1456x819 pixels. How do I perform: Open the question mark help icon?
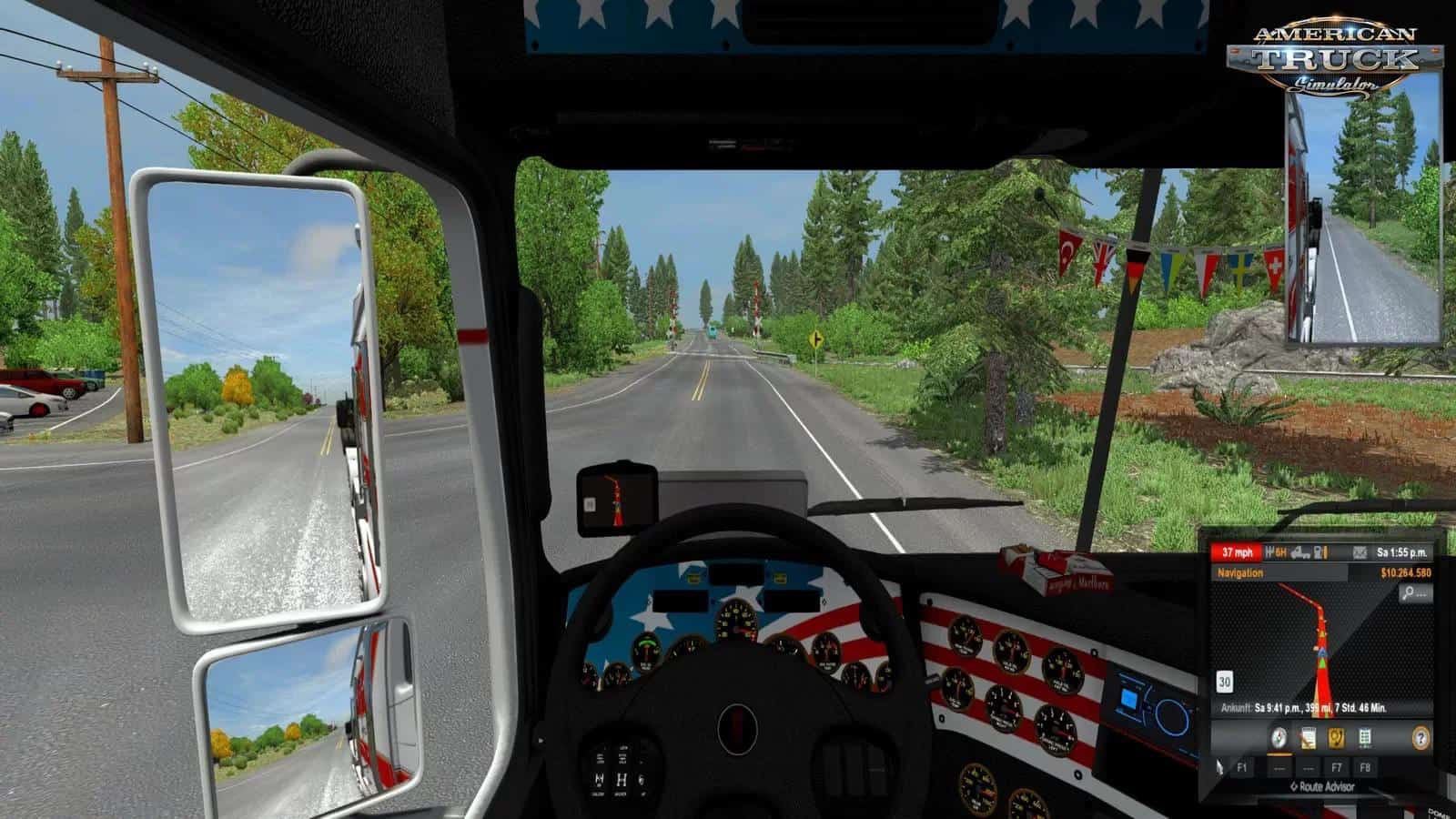(x=1420, y=737)
